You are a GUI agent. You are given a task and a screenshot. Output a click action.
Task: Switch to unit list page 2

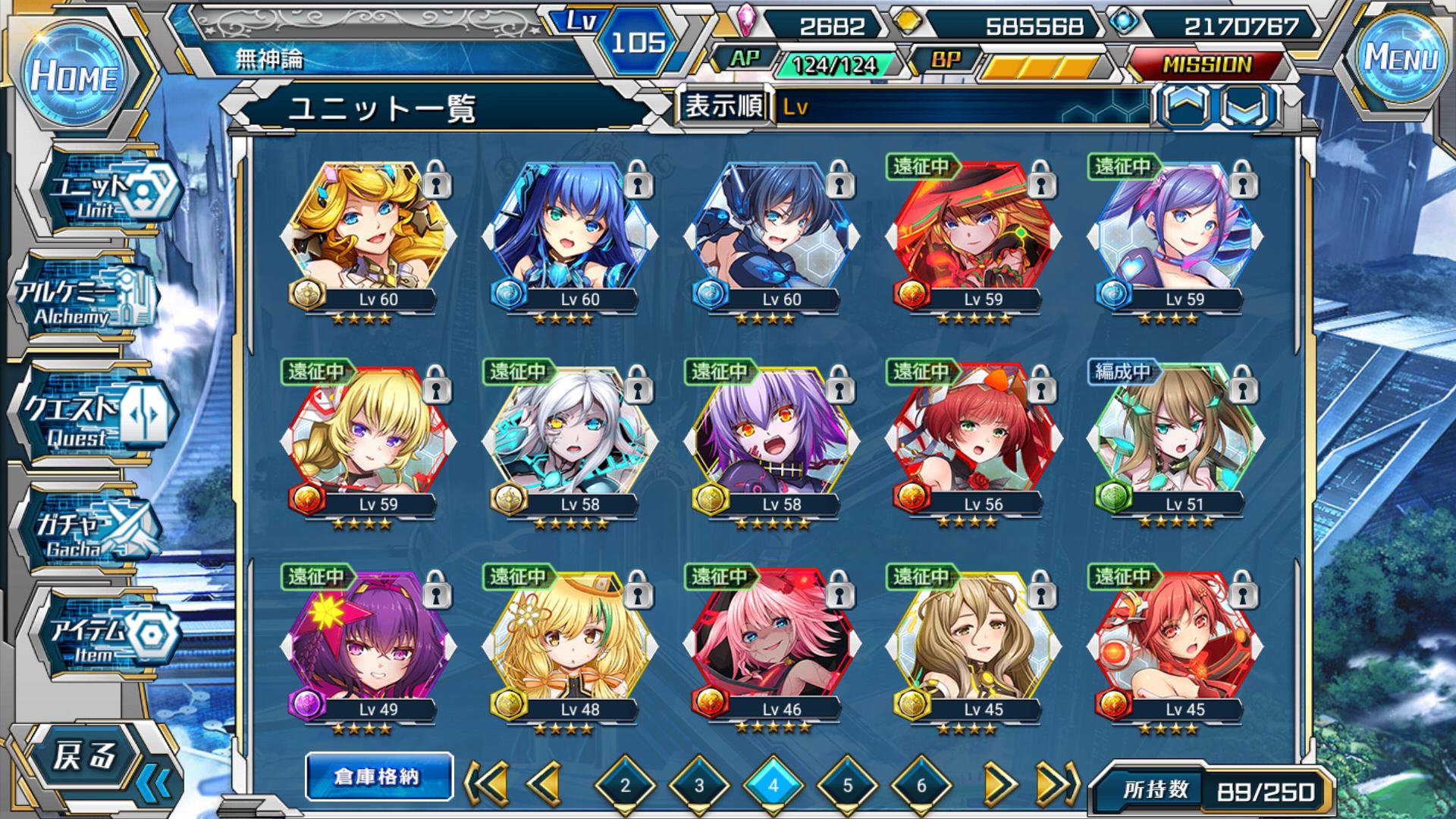pyautogui.click(x=625, y=786)
